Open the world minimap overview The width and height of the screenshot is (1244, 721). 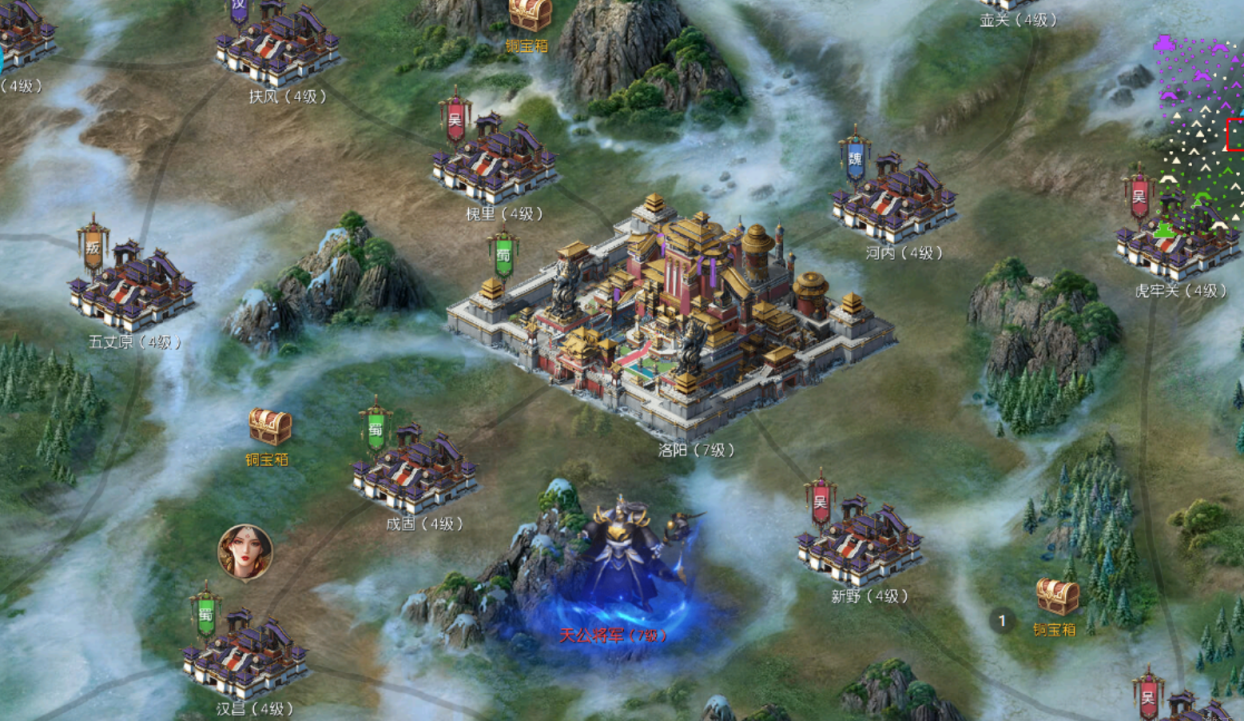click(x=1200, y=140)
